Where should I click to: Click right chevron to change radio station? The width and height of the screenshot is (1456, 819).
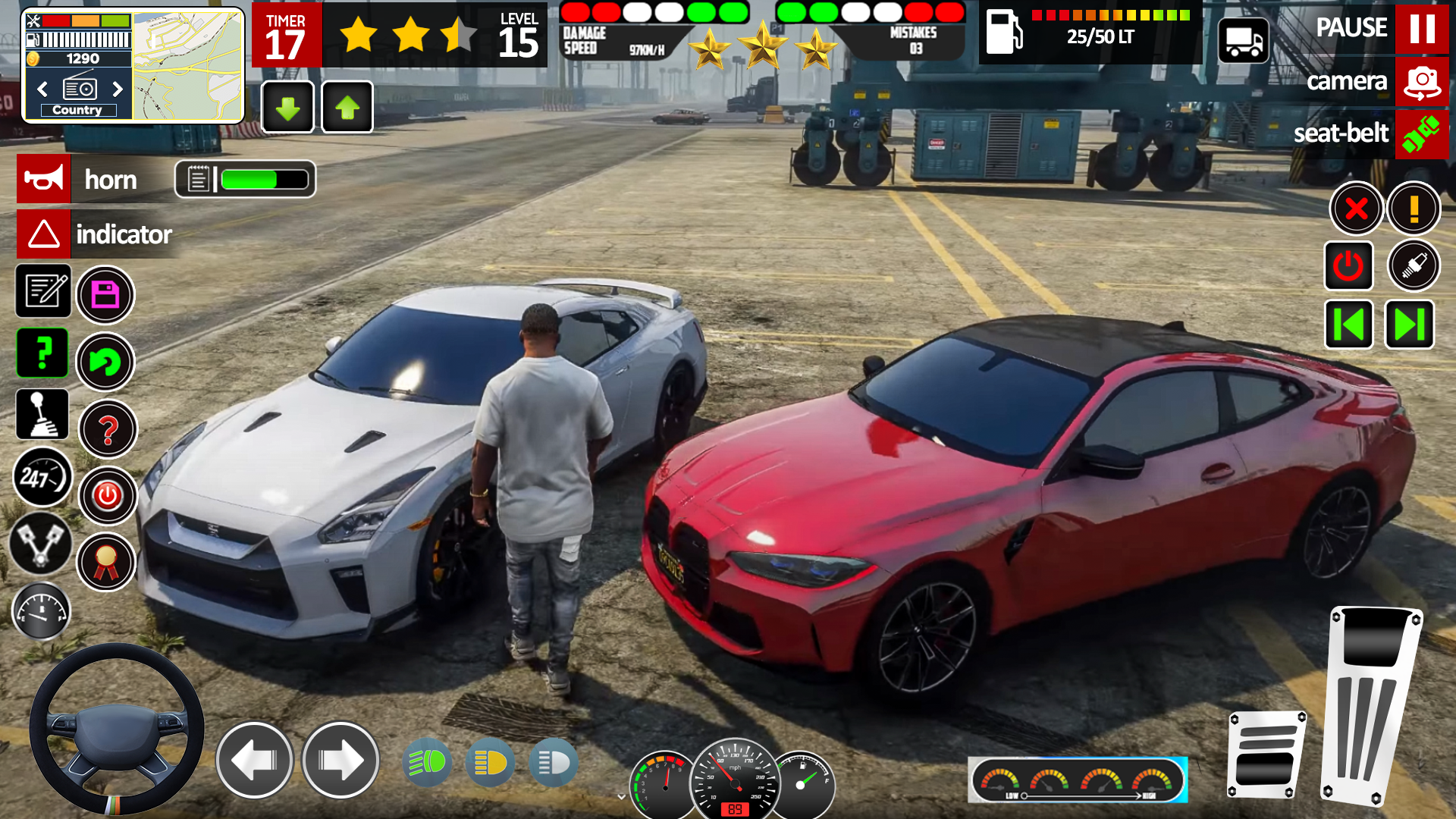(118, 89)
